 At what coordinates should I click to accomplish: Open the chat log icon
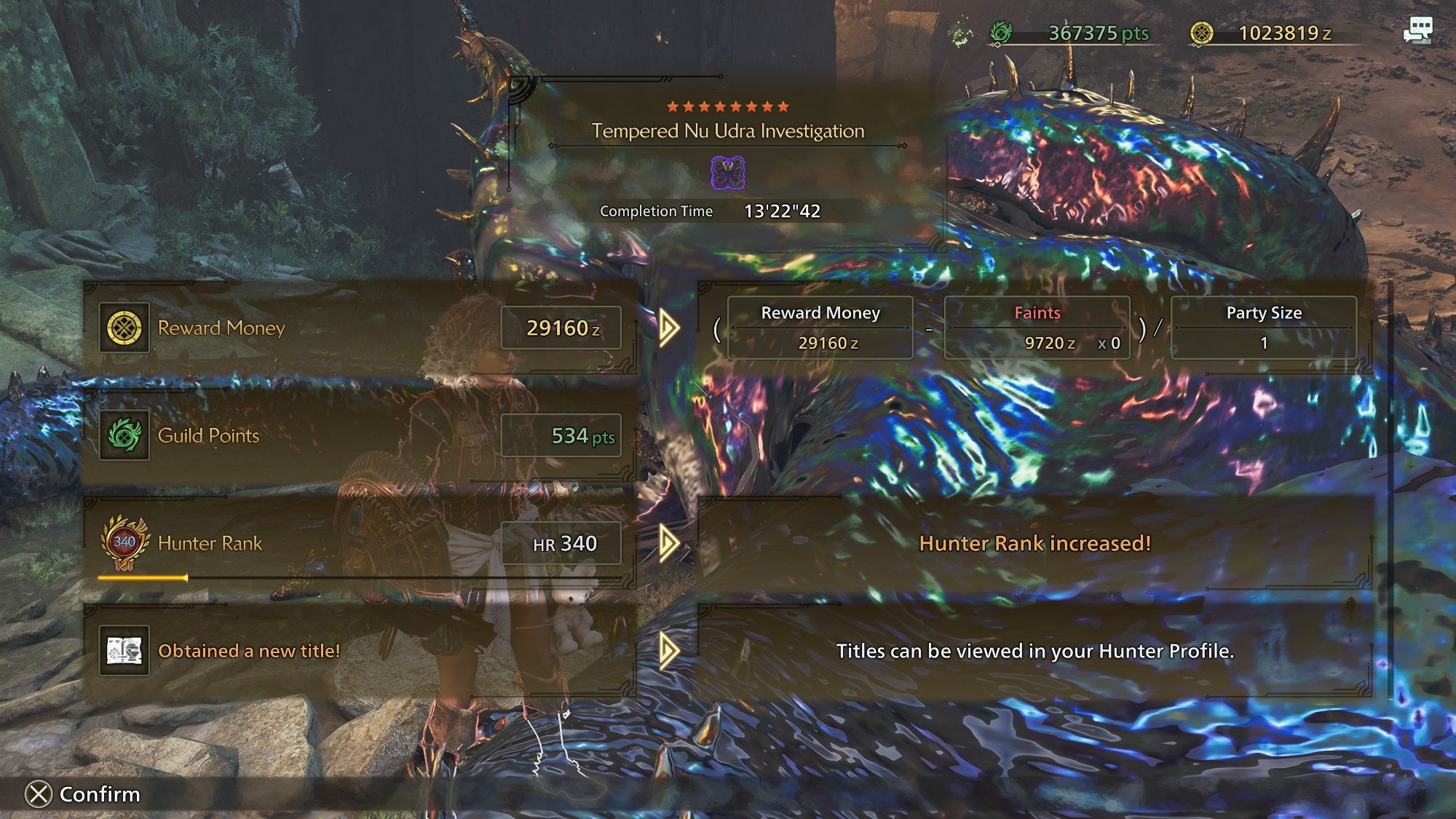(x=1417, y=31)
